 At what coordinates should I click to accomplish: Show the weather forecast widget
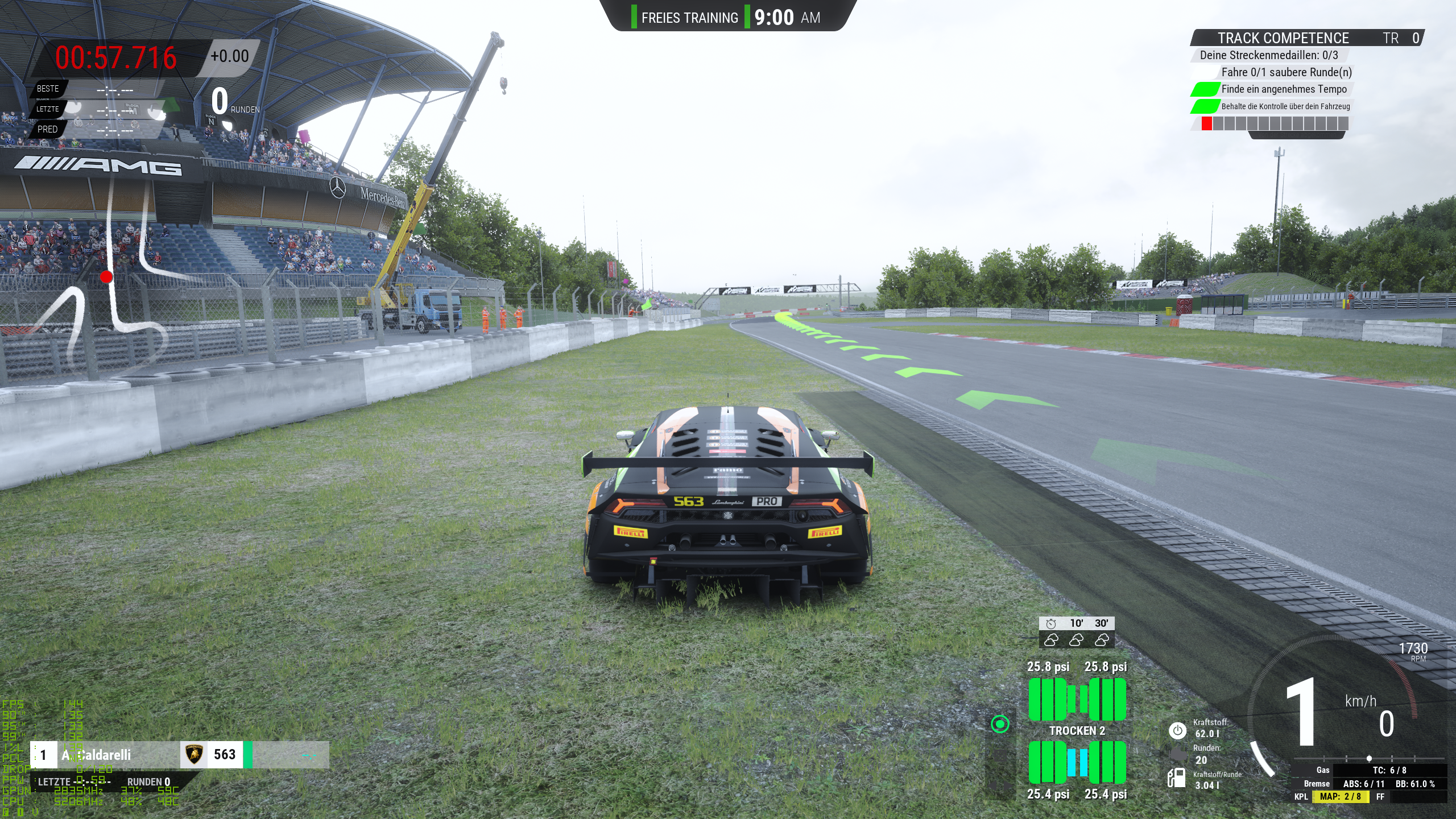coord(1076,632)
